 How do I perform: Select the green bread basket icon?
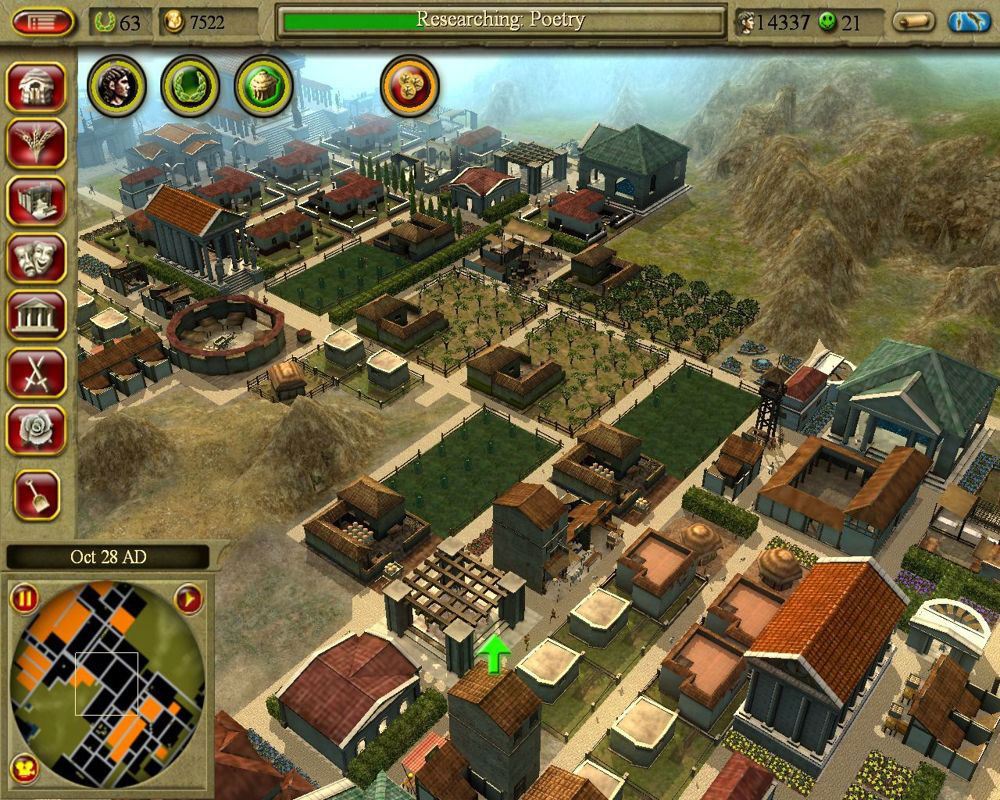tap(263, 86)
